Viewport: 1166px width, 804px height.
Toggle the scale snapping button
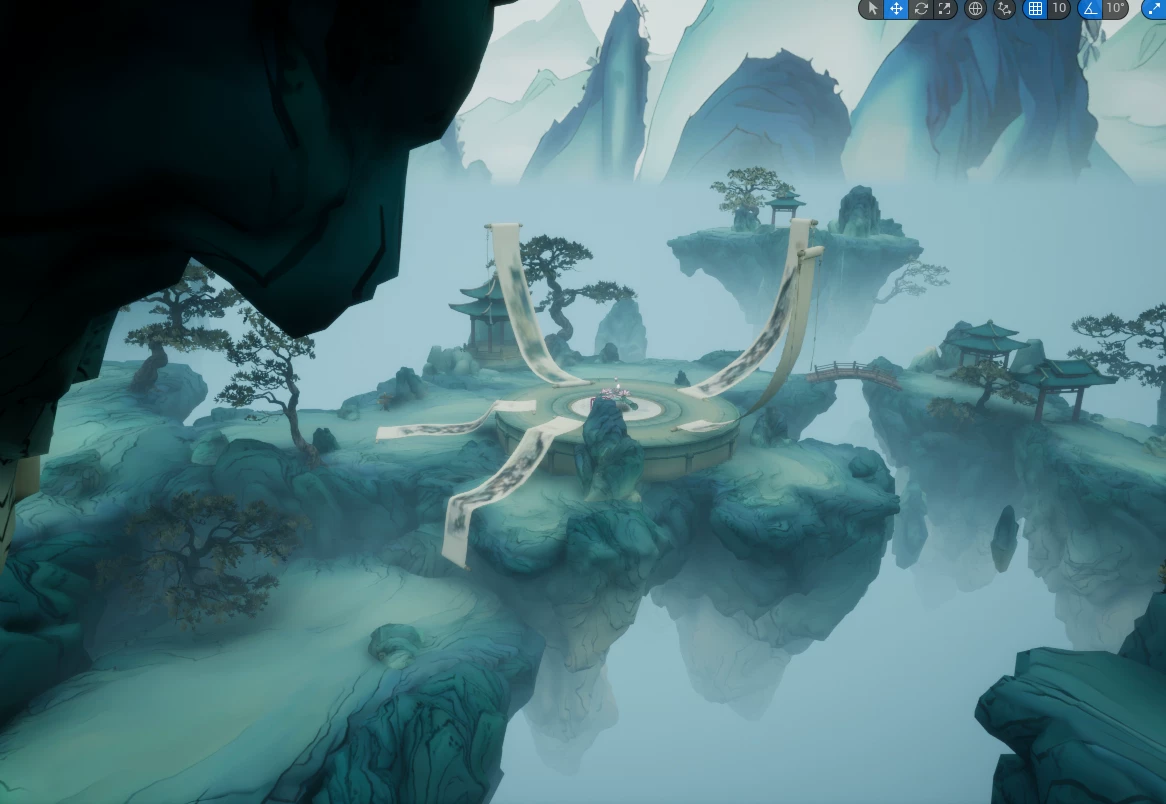[x=1154, y=9]
